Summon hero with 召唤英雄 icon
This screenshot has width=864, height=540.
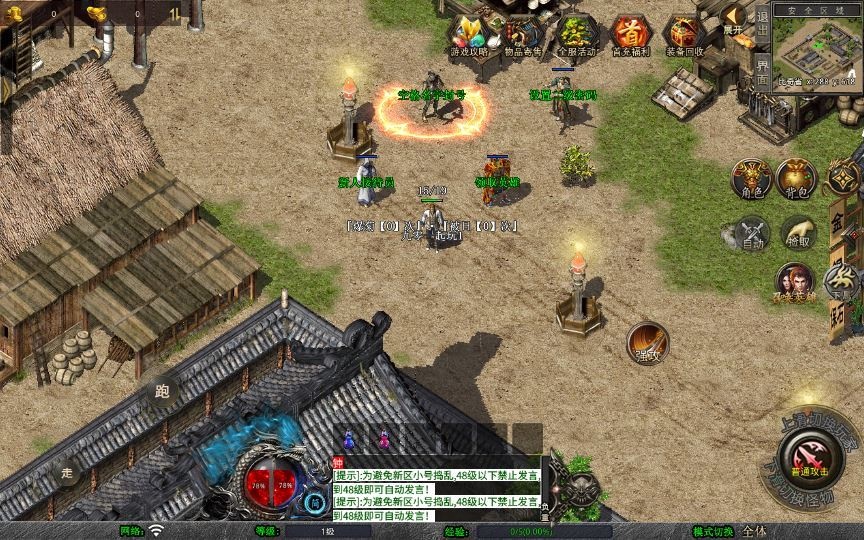coord(794,283)
